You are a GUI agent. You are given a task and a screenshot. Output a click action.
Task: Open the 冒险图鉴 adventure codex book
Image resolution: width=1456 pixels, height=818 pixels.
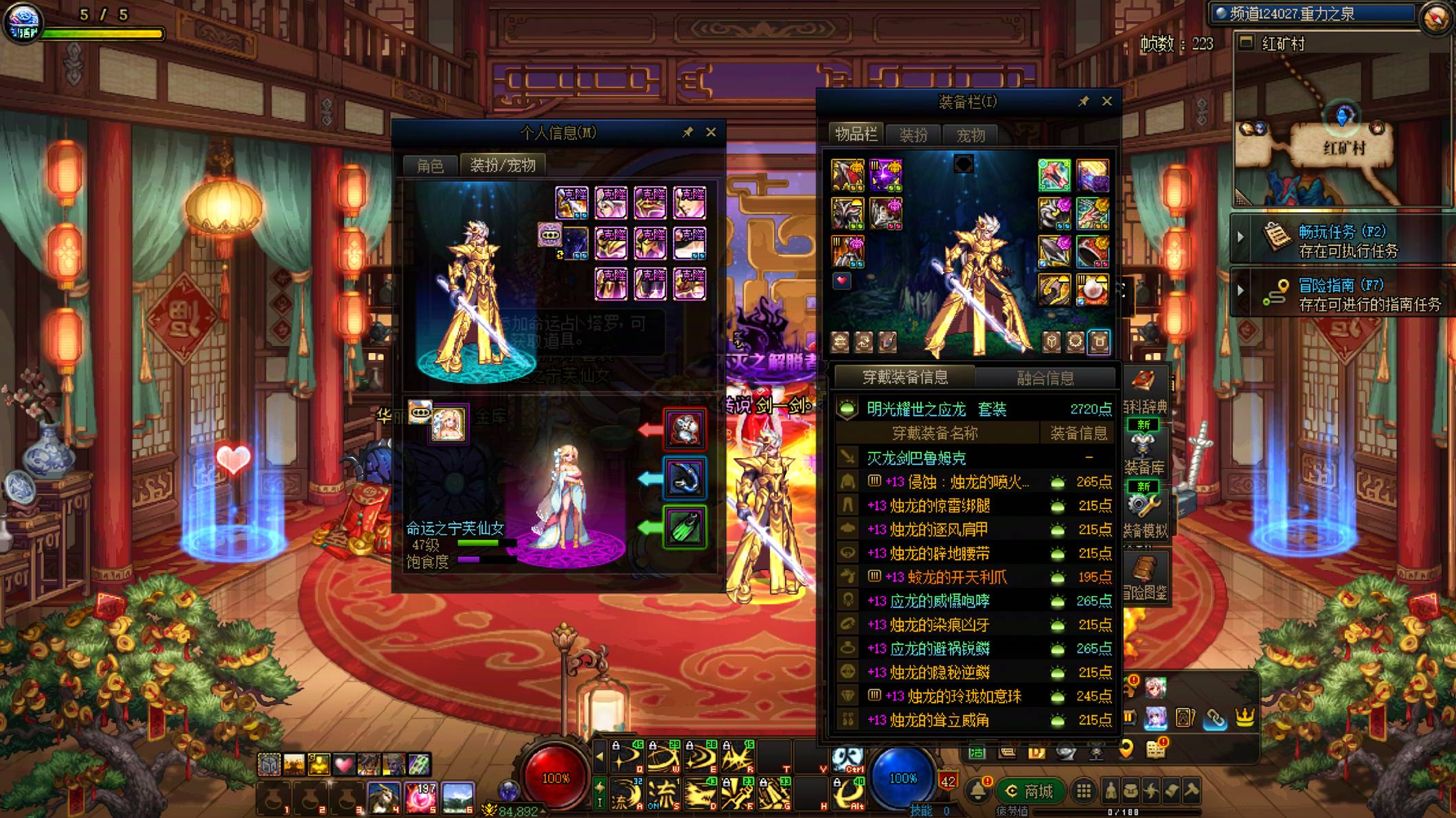pos(1144,576)
